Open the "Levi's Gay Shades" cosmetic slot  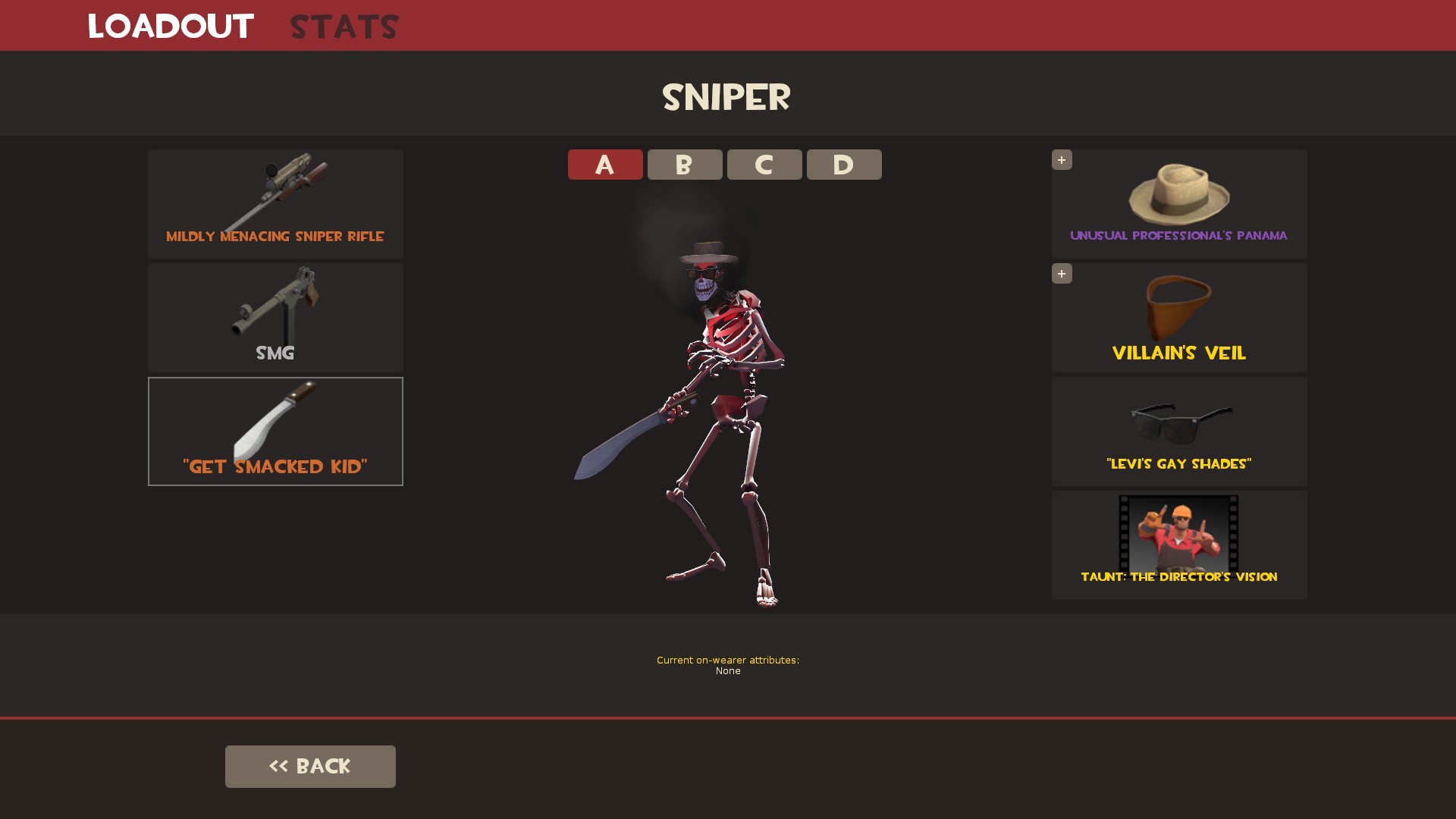click(1179, 431)
